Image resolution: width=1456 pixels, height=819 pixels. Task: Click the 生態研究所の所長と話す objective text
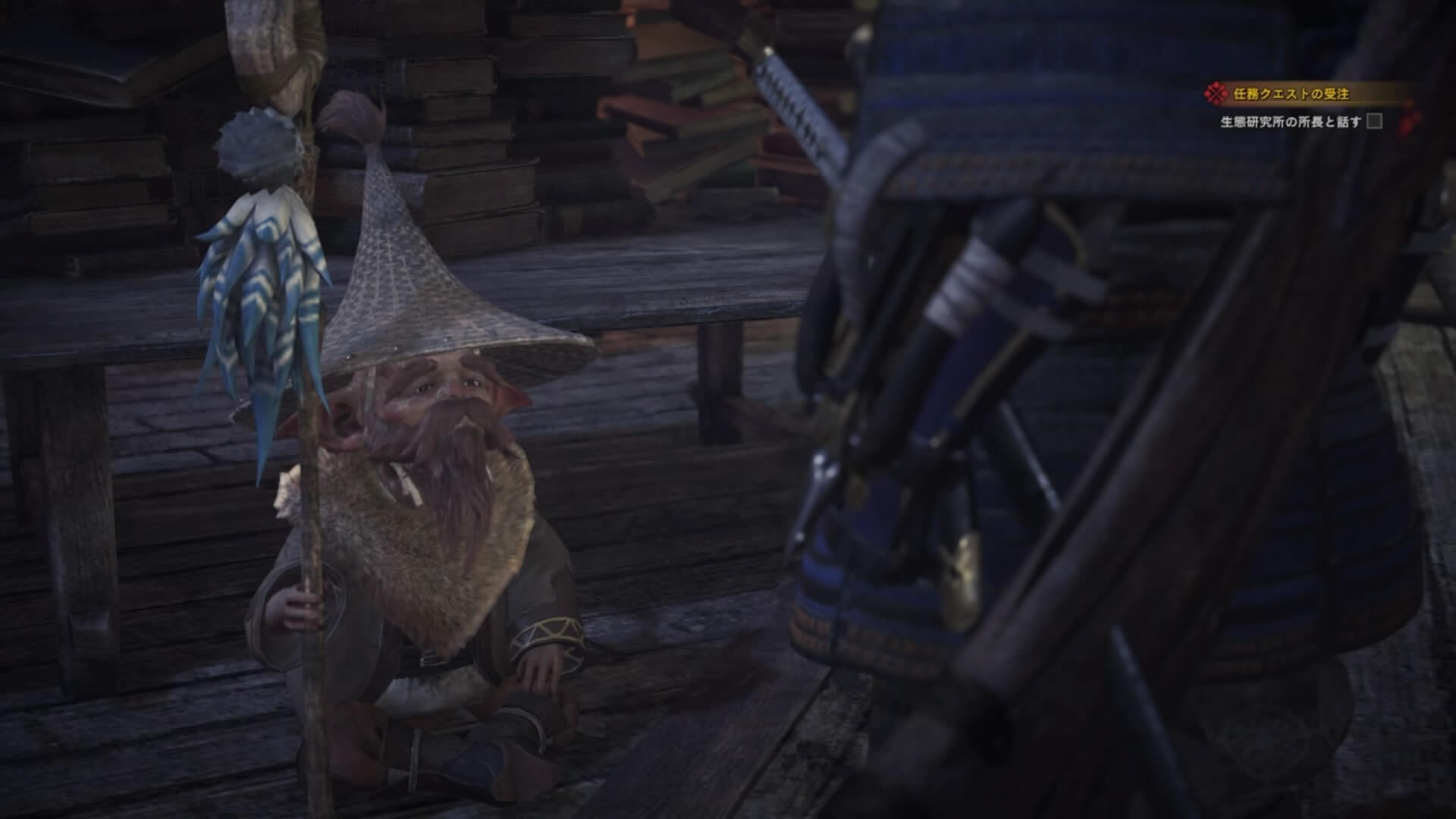1290,122
